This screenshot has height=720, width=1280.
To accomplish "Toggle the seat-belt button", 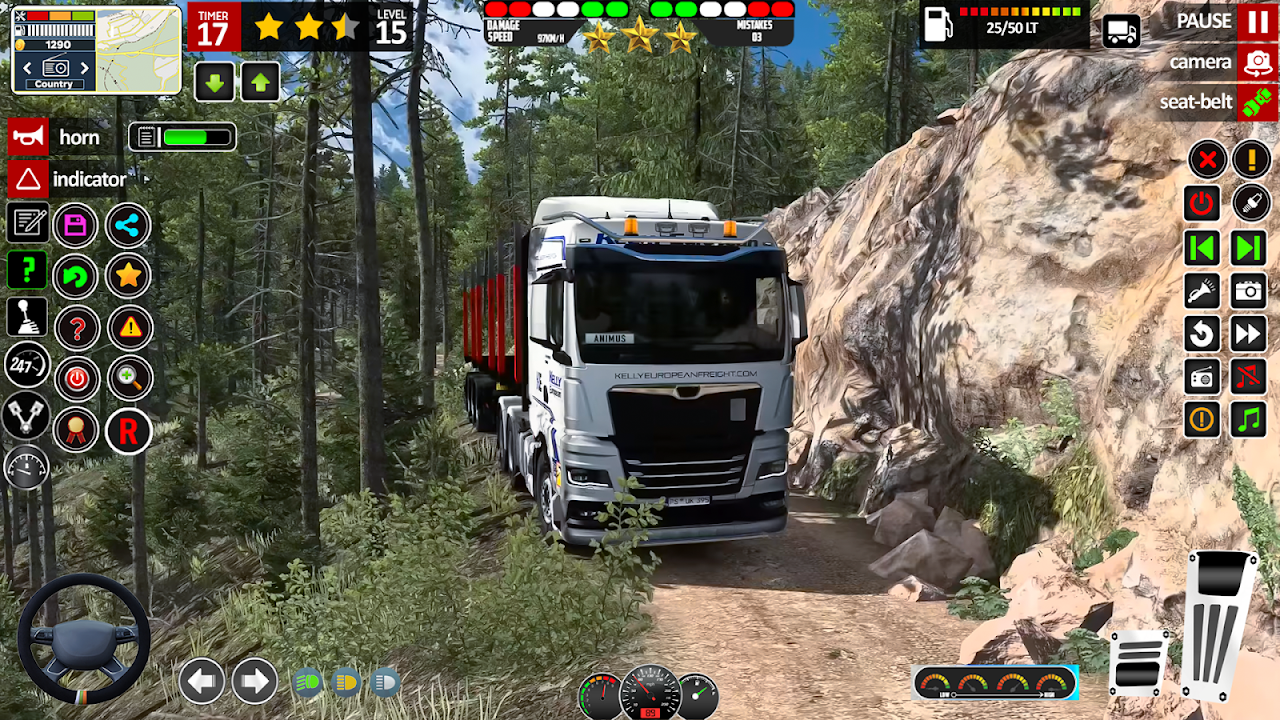I will [1257, 103].
